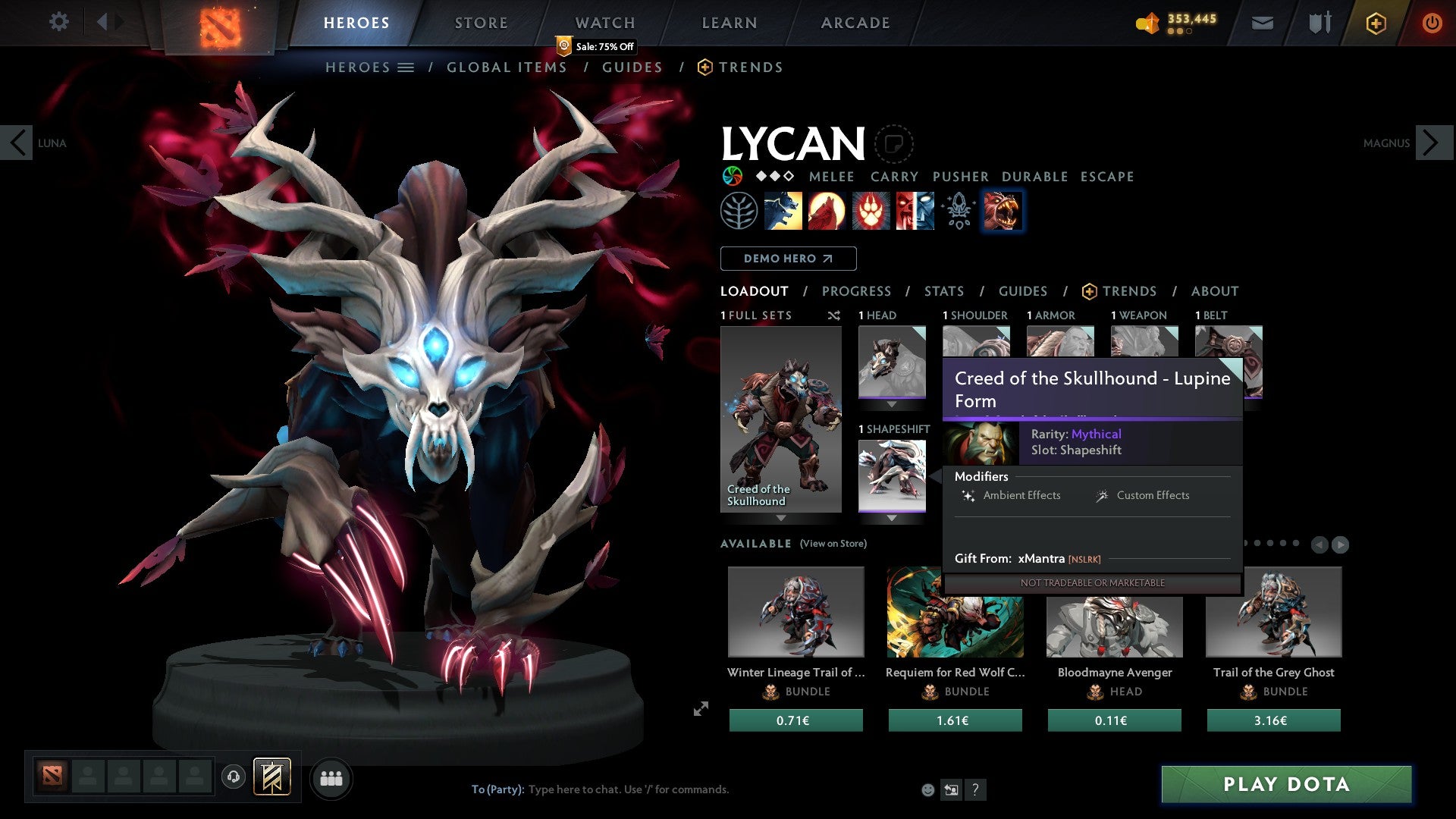Open the mail inbox icon in top bar

(x=1262, y=23)
